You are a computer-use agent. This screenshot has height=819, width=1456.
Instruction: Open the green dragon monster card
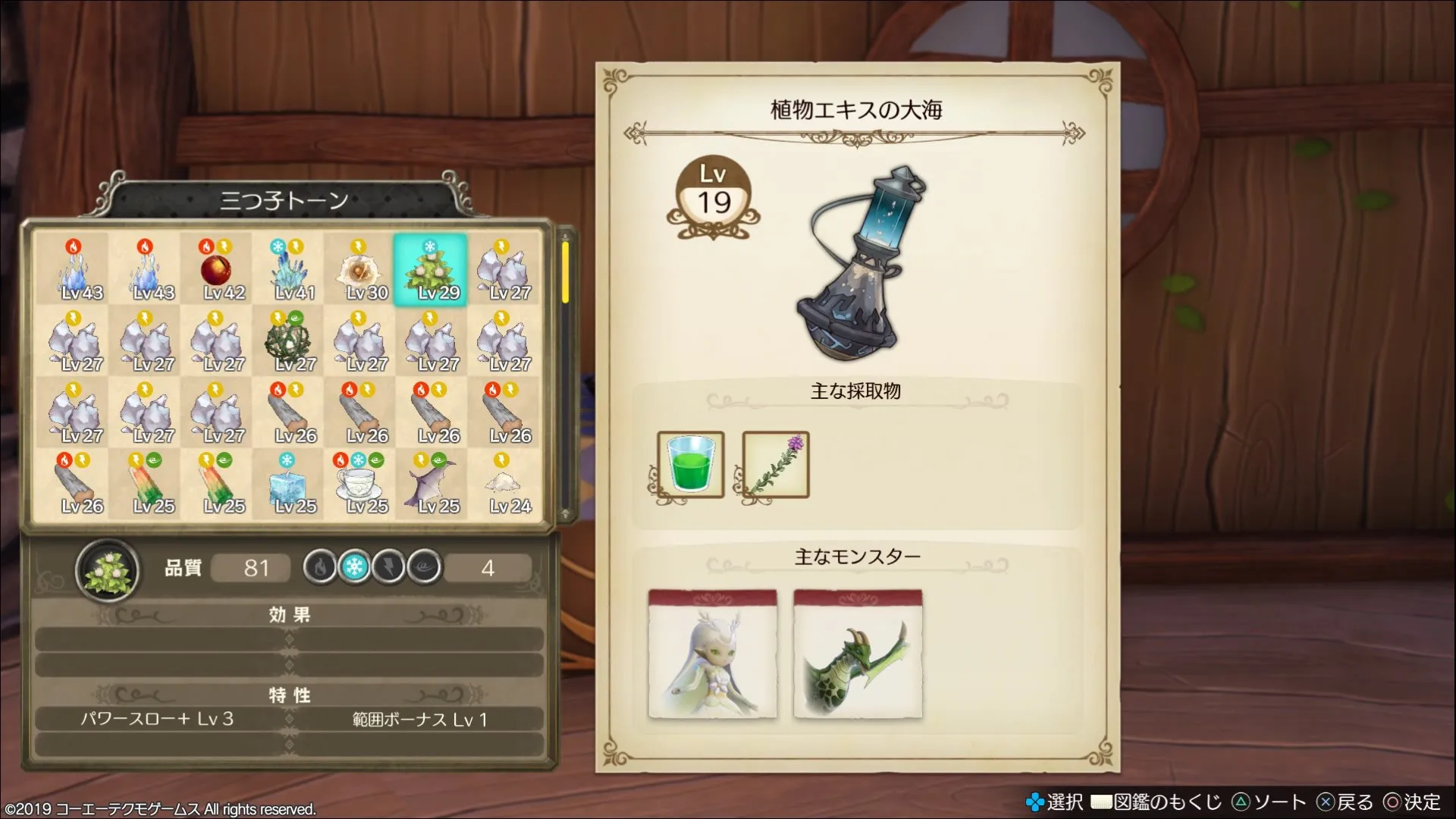[858, 654]
